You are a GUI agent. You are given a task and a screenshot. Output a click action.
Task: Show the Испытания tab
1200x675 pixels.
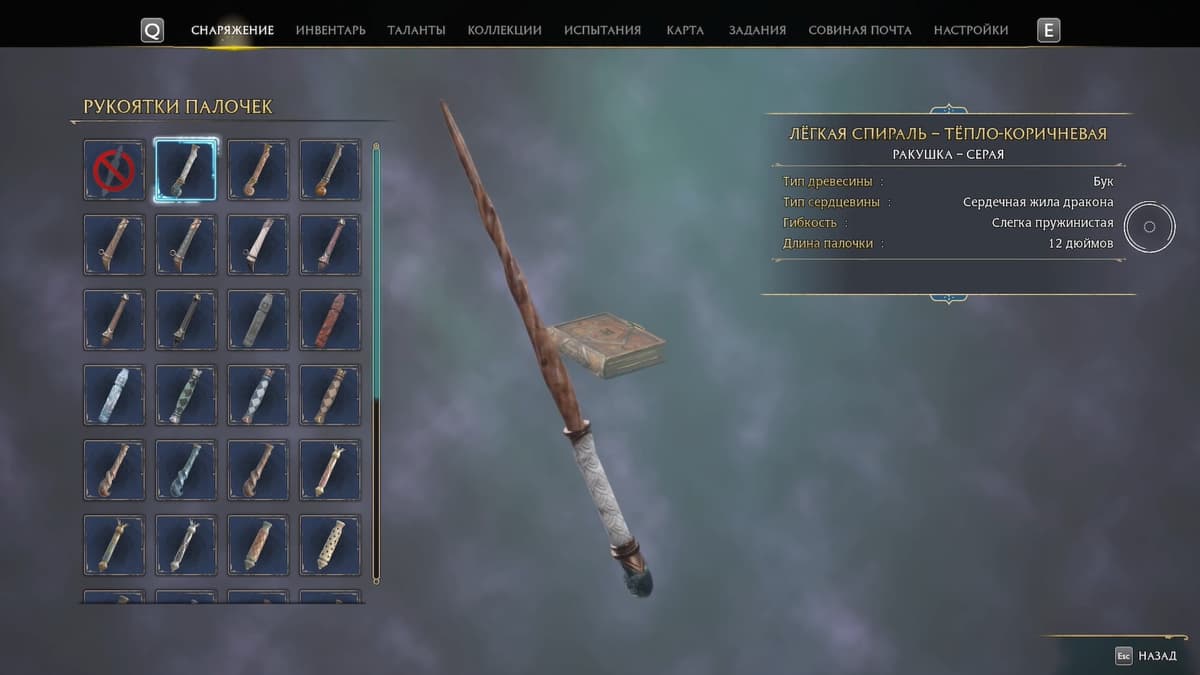602,30
